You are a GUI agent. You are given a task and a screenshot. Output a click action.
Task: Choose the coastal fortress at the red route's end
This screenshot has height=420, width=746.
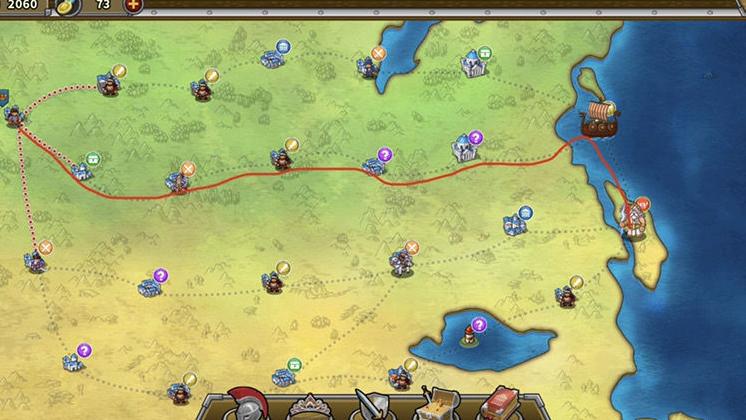tap(634, 218)
